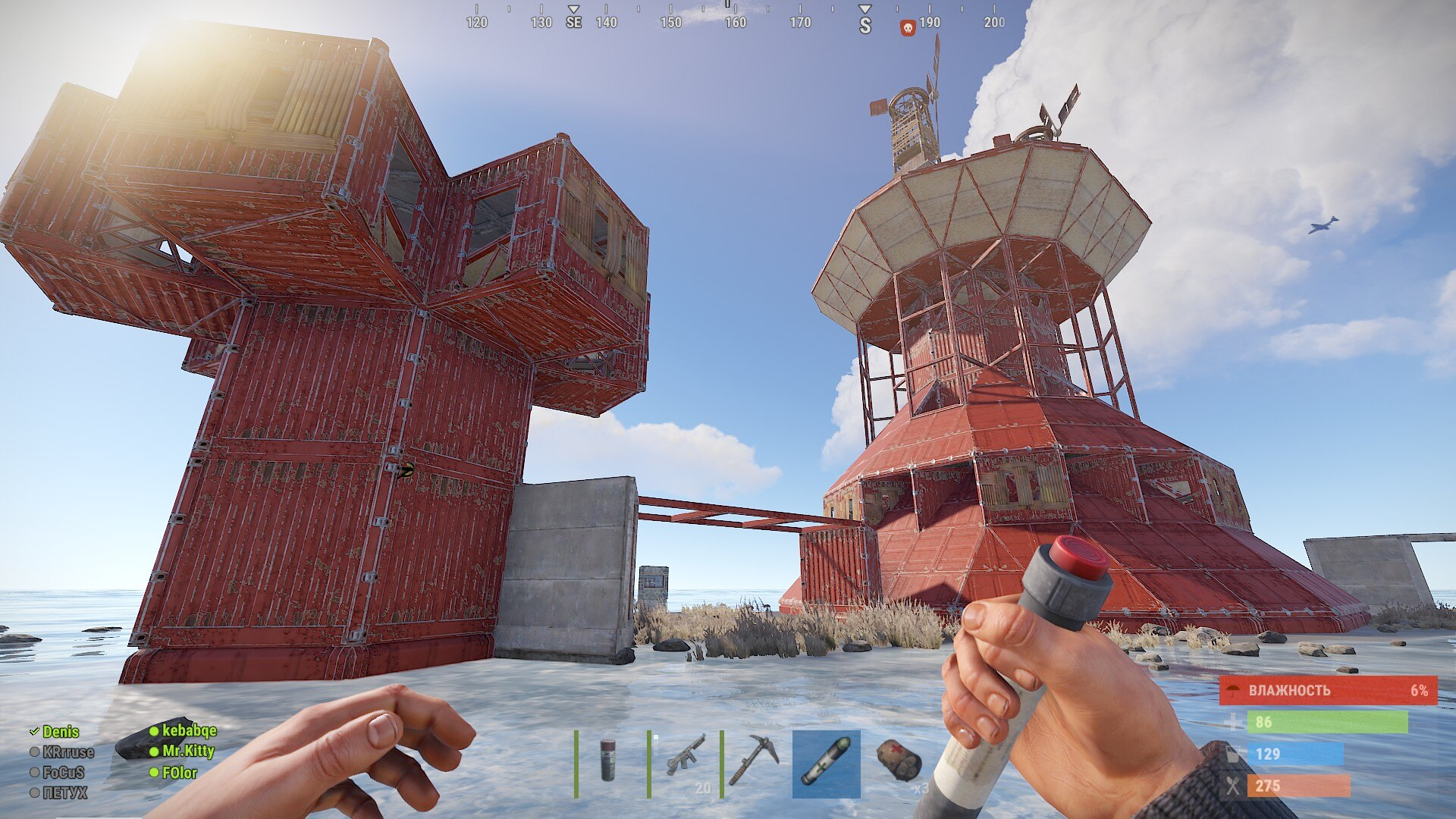Pick the bandage stack hotbar slot
Screen dimensions: 1456x819
tap(899, 762)
